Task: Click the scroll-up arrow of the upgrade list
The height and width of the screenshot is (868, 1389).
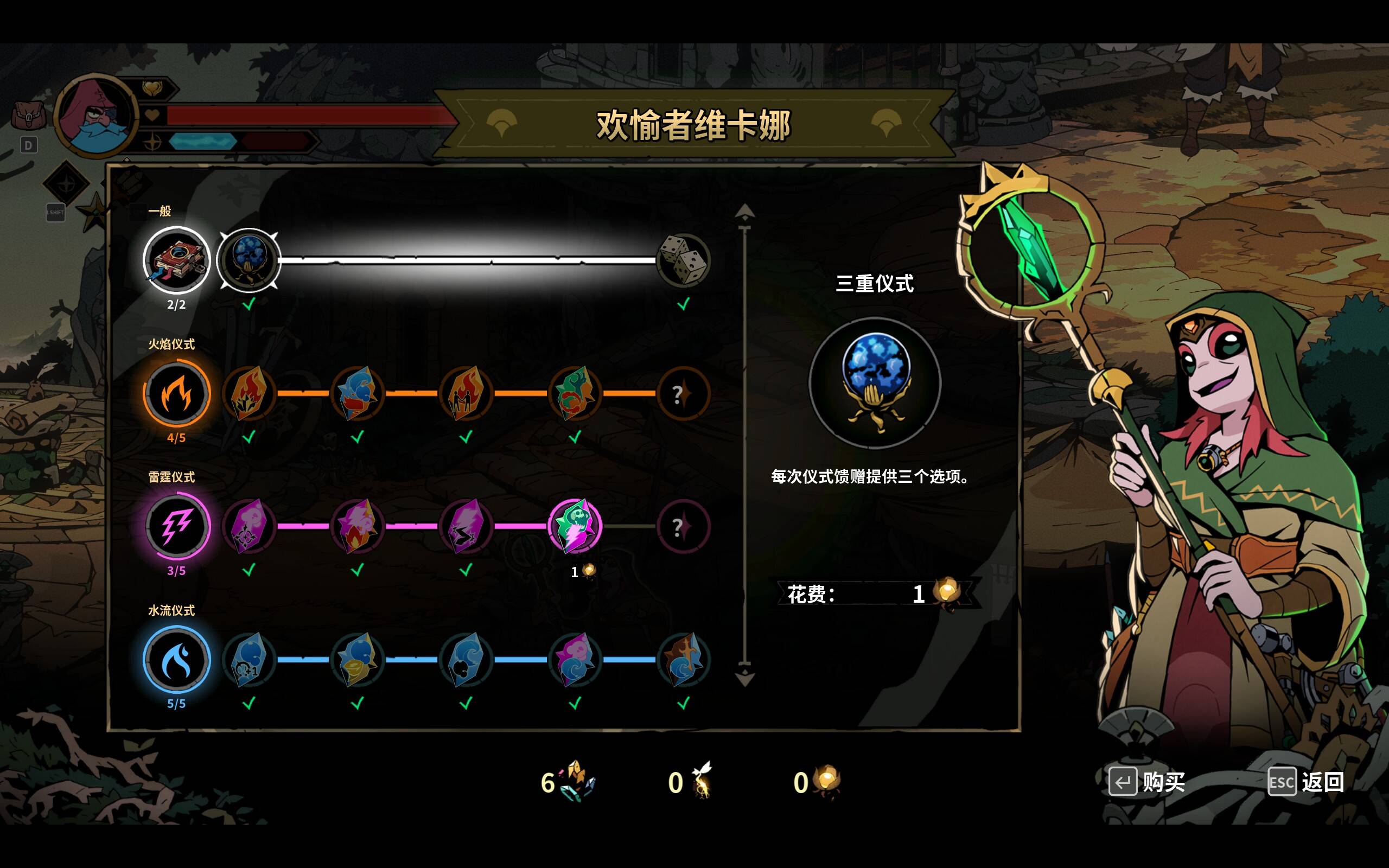Action: (x=744, y=212)
